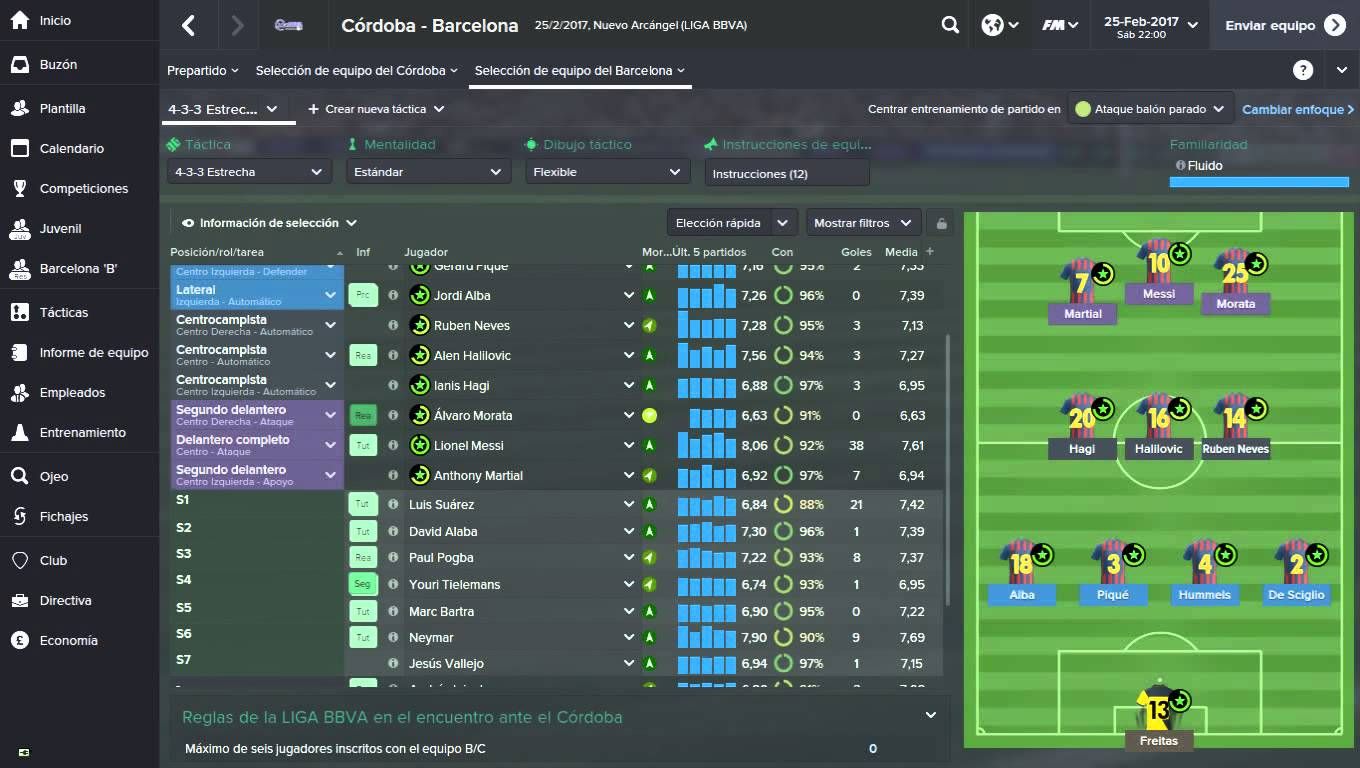Click the Familiaridad fluidity bar

point(1258,181)
